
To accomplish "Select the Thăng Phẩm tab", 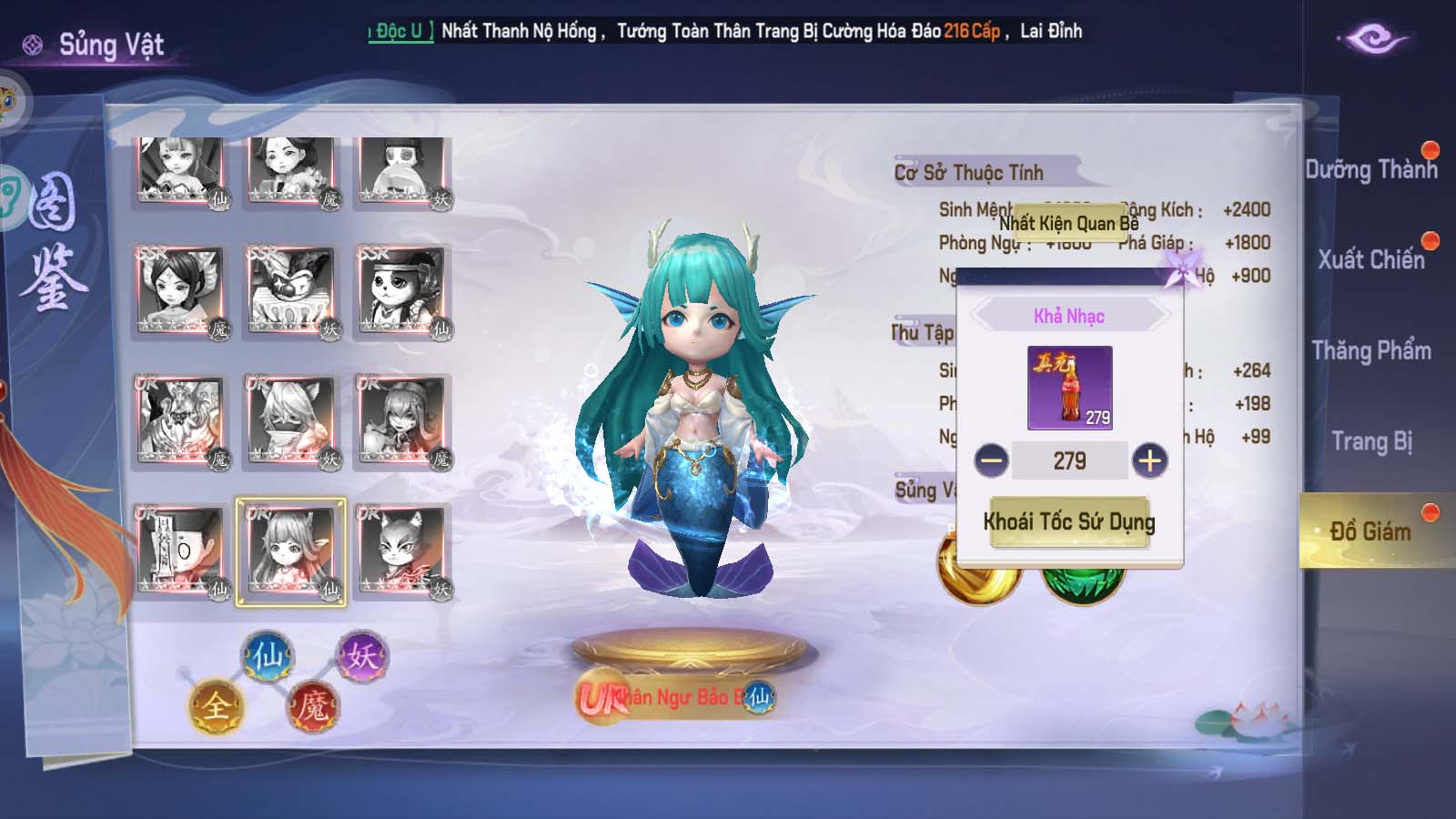I will (1370, 351).
